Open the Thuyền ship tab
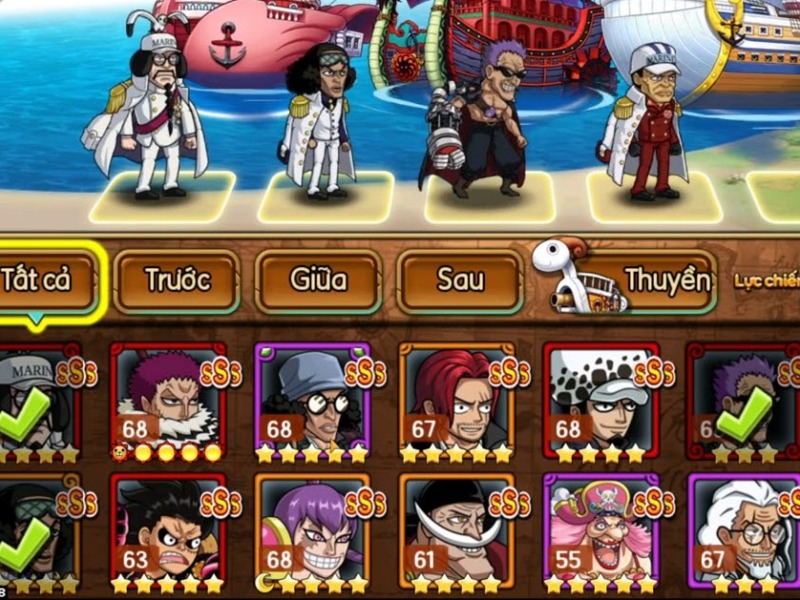This screenshot has height=600, width=800. [x=630, y=281]
